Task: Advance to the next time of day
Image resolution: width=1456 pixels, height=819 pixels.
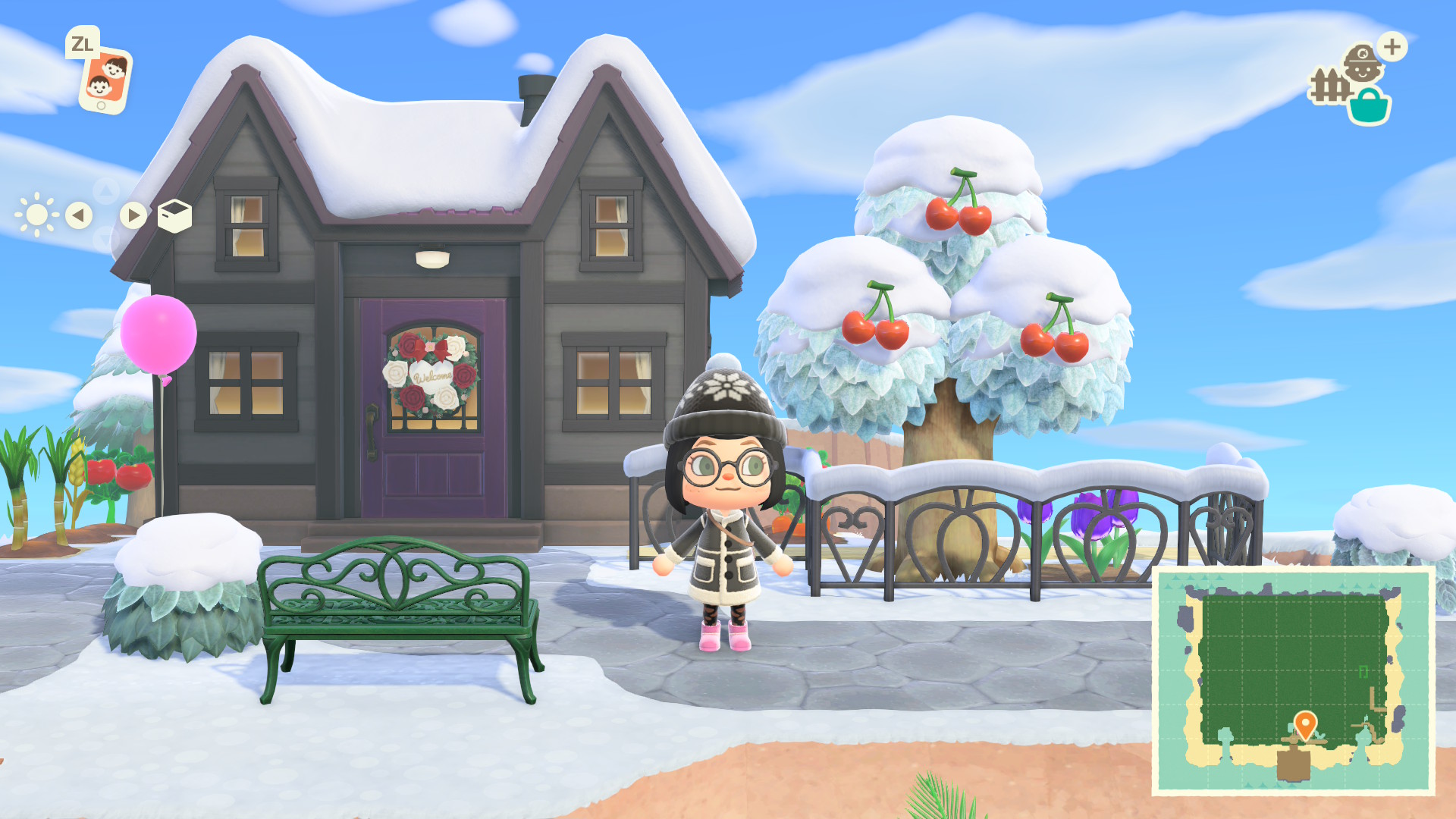Action: pyautogui.click(x=133, y=215)
